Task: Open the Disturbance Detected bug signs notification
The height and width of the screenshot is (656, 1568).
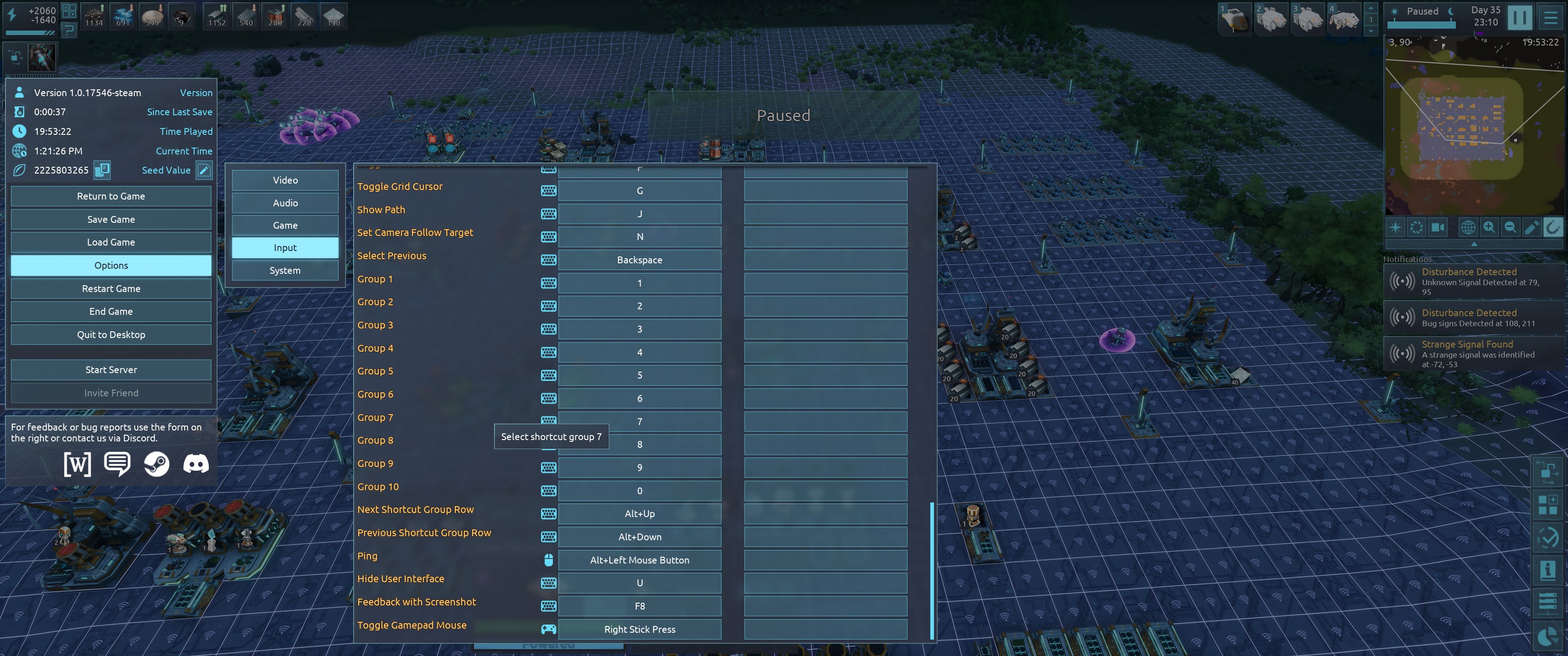Action: click(x=1473, y=318)
